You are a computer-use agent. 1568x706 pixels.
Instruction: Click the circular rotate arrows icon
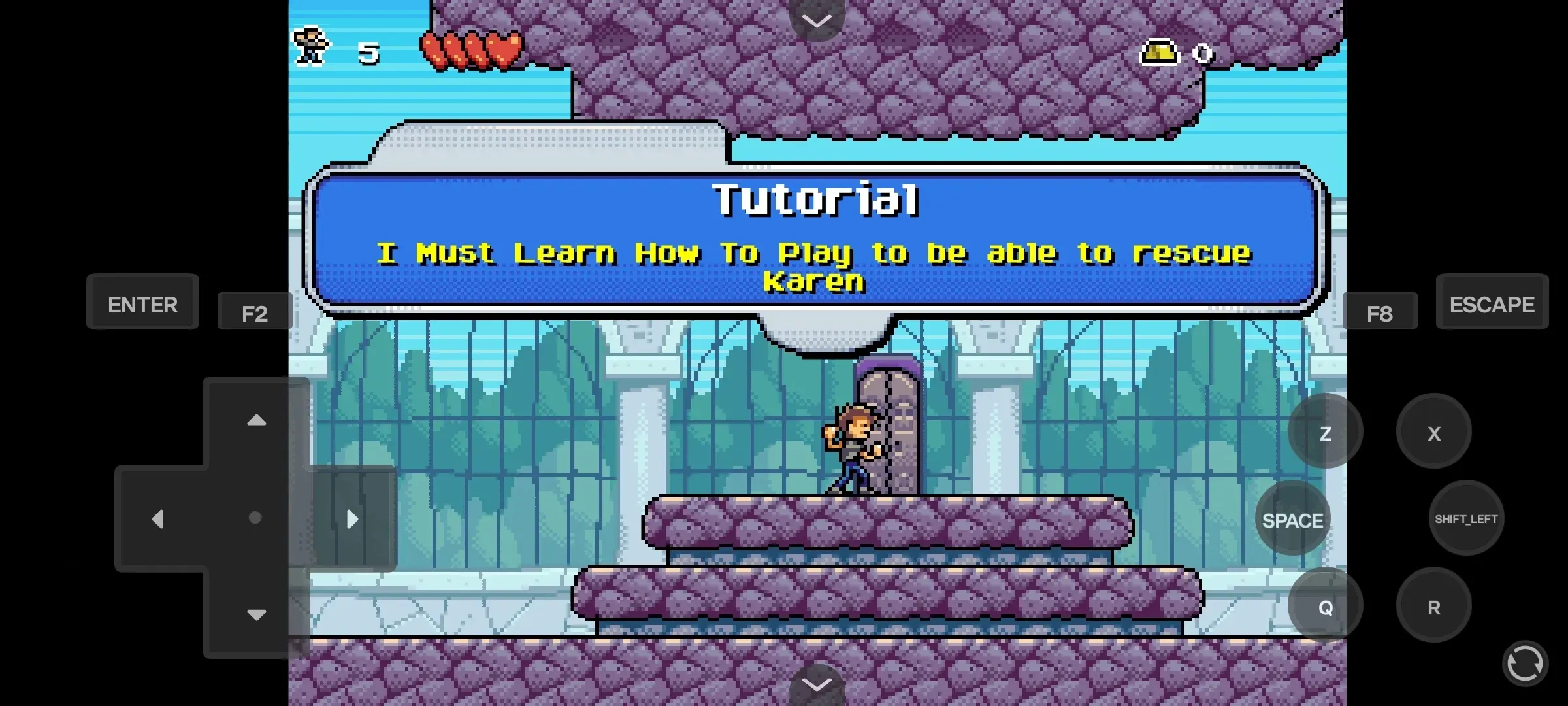click(1524, 664)
